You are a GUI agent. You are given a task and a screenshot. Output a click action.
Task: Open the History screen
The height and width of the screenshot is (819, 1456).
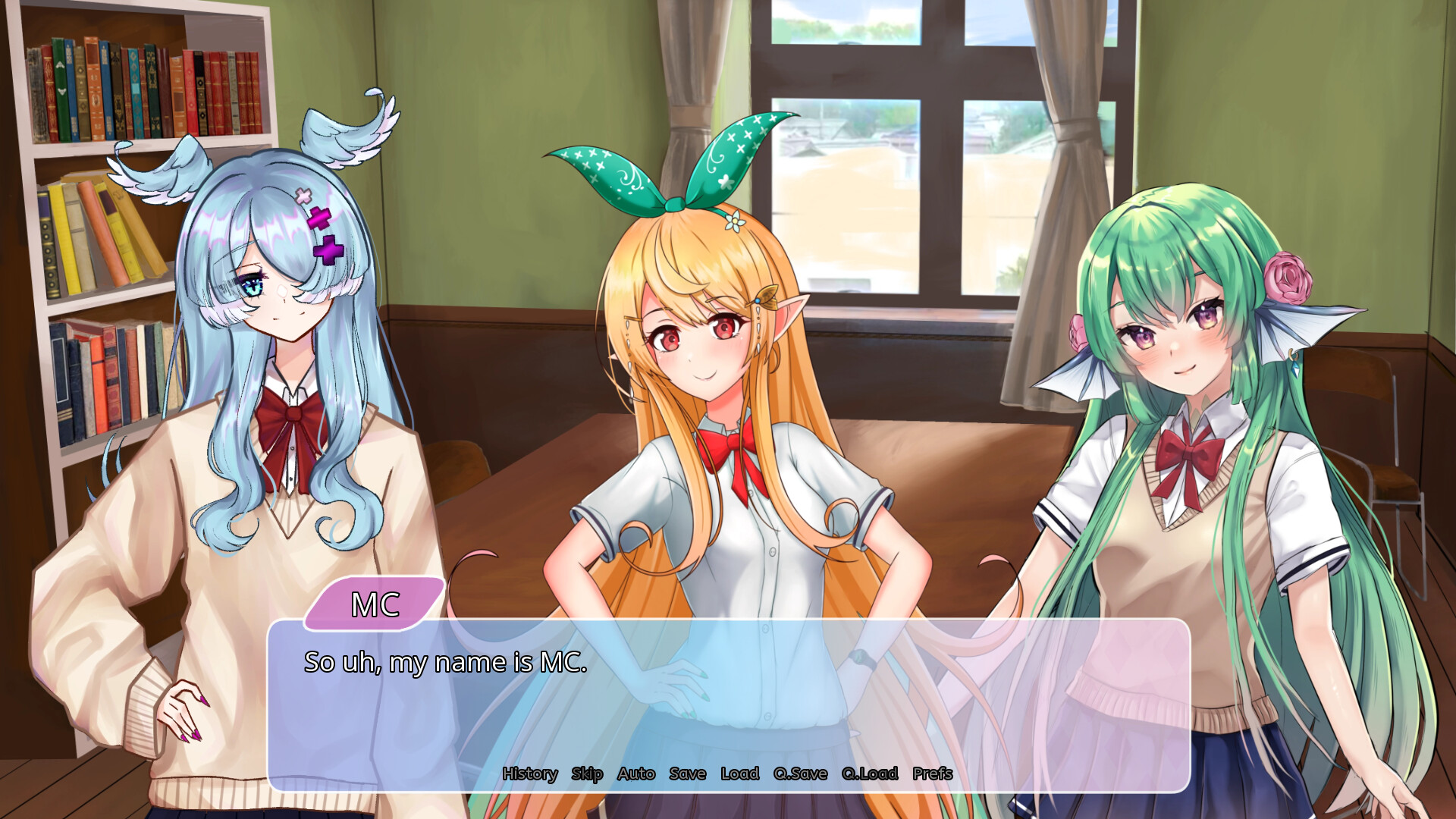(531, 774)
